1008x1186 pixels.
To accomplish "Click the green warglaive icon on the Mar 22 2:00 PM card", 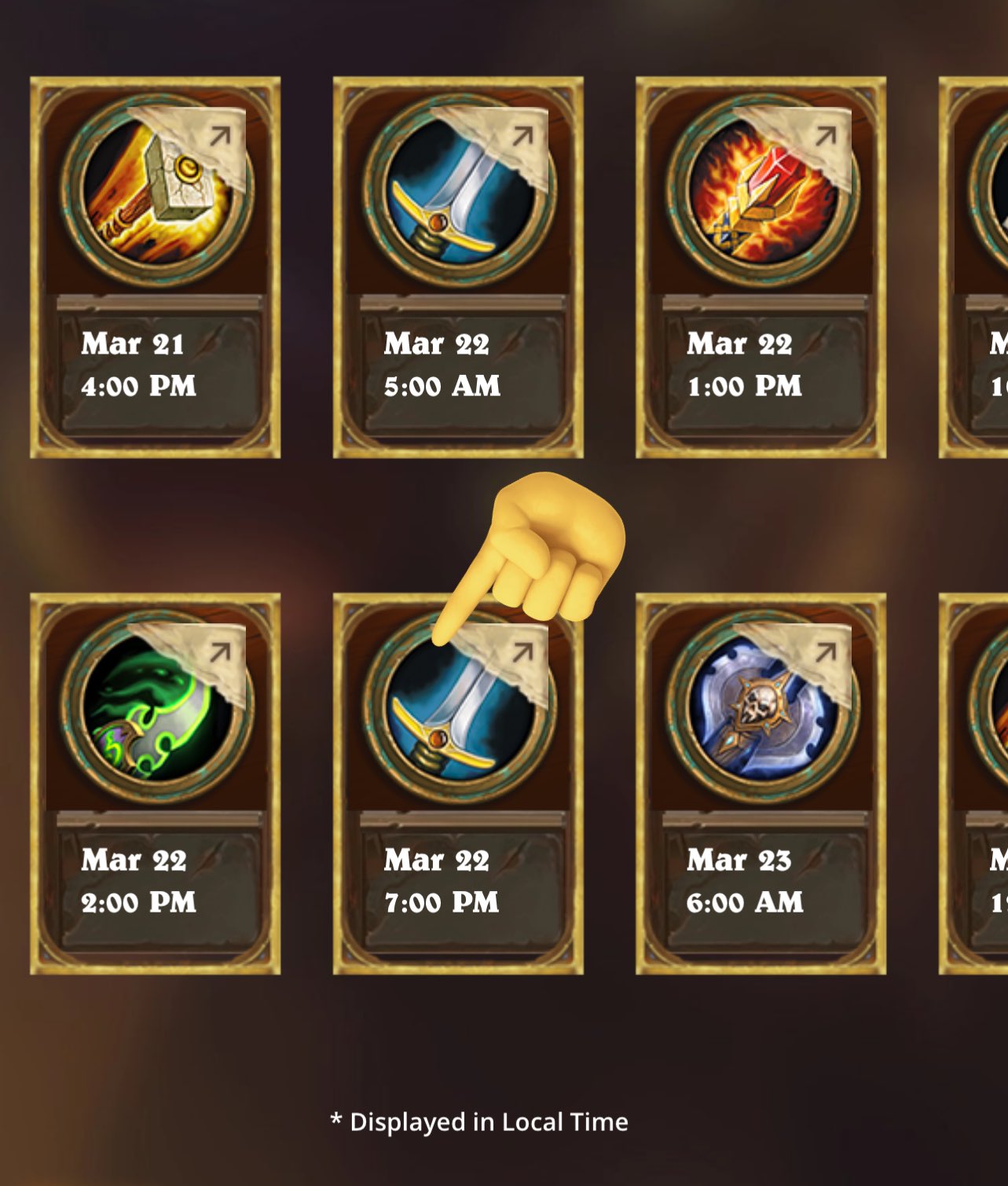I will tap(153, 715).
